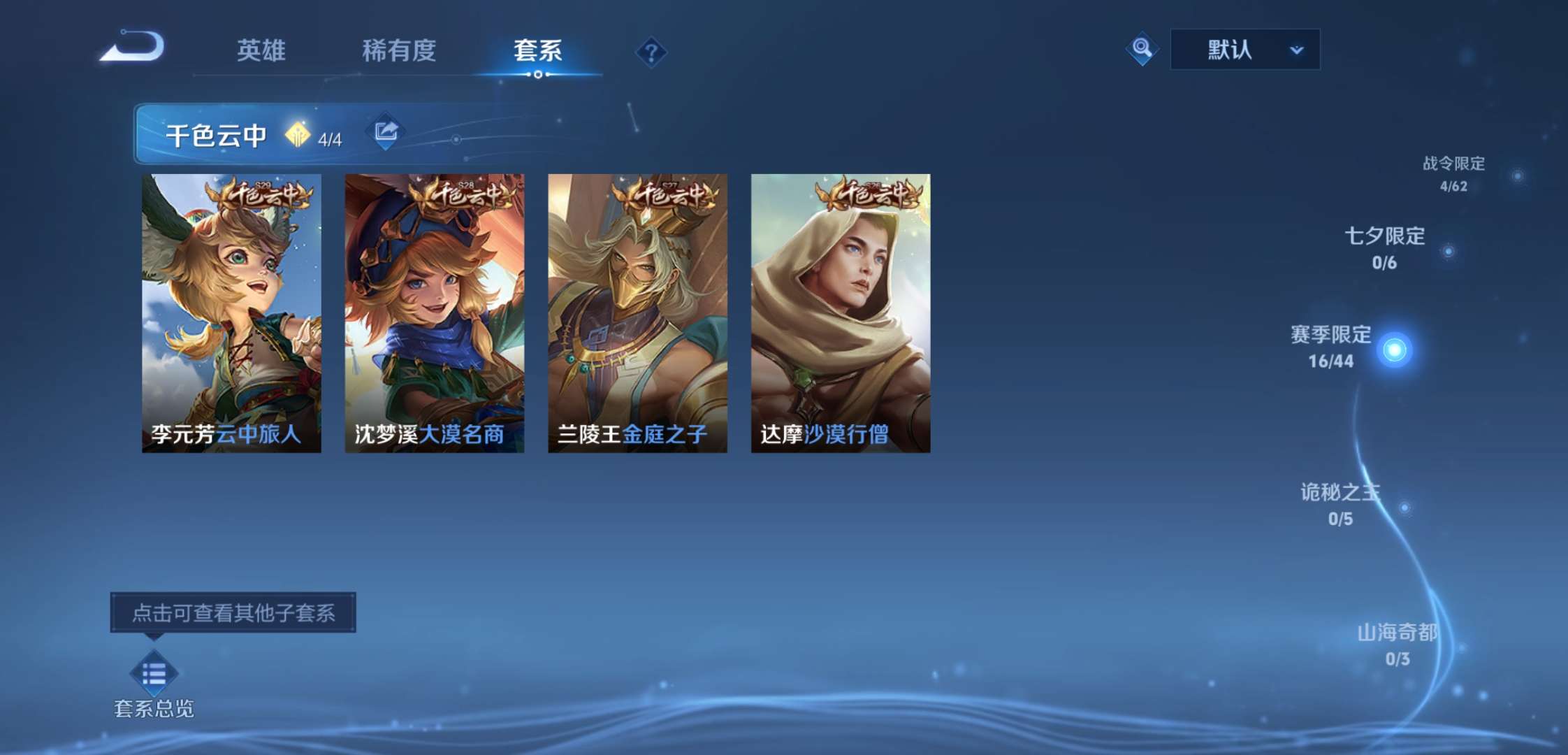Open the 默认 sort dropdown
The image size is (1568, 755).
(1245, 49)
